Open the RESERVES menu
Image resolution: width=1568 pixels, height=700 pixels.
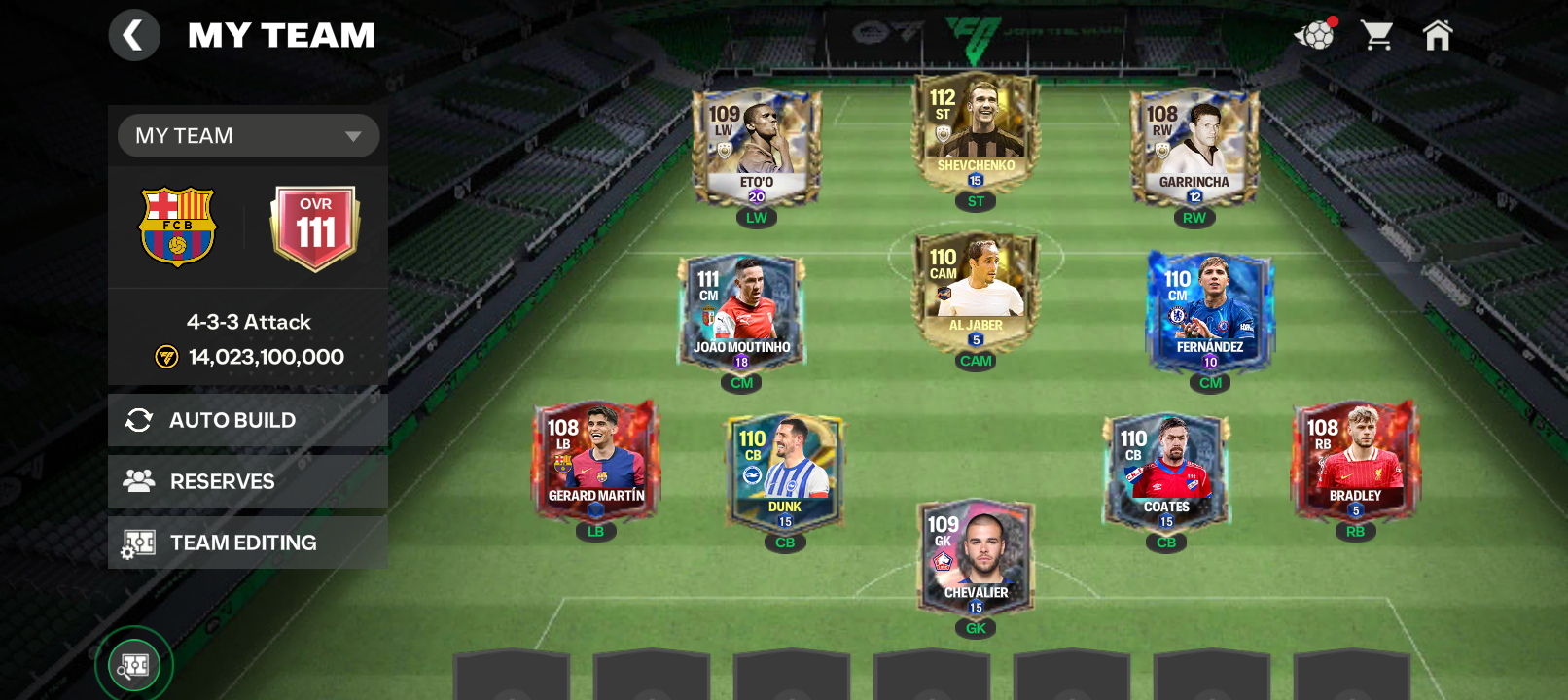point(248,481)
